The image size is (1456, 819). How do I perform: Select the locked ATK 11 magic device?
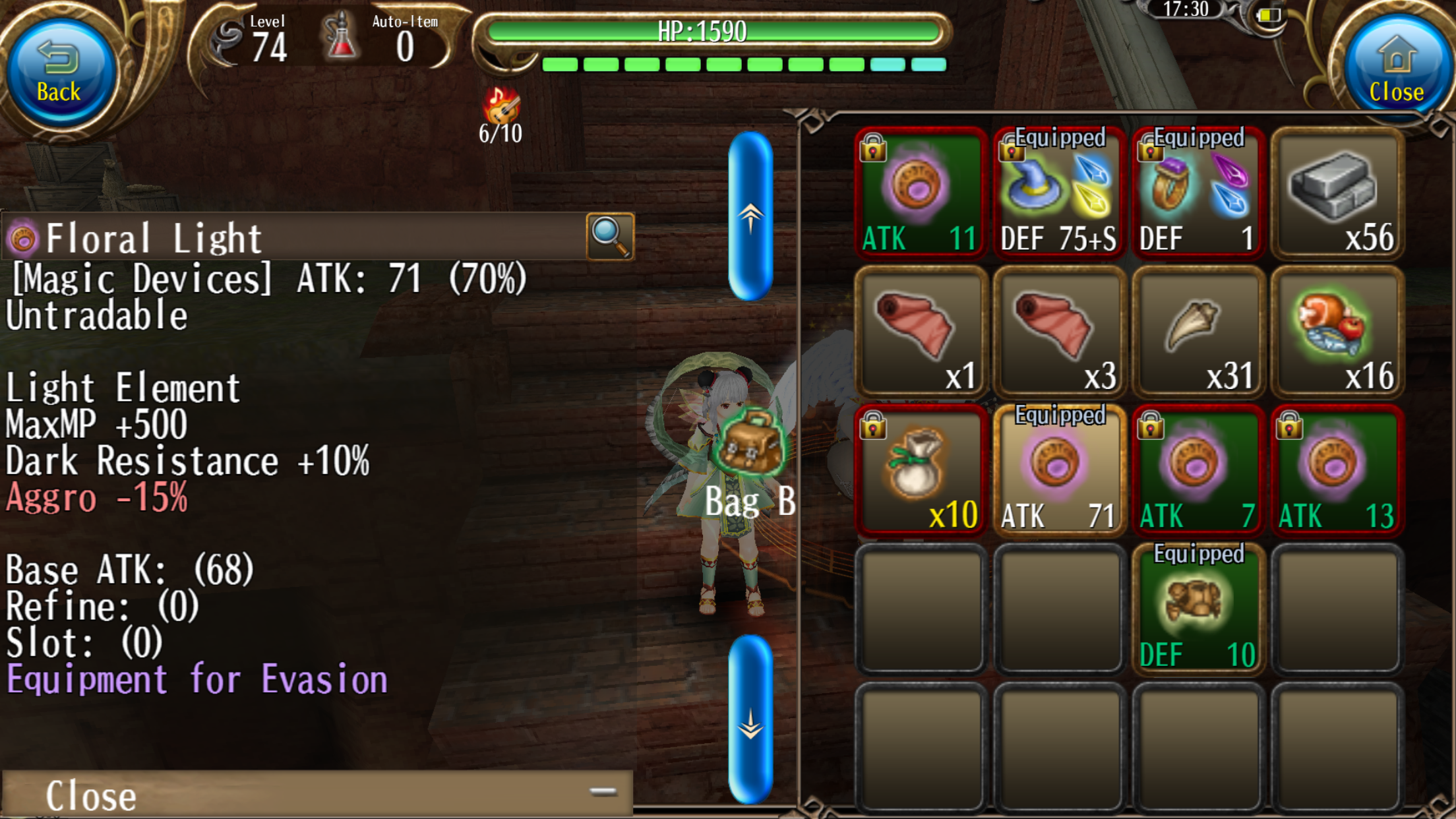tap(921, 193)
